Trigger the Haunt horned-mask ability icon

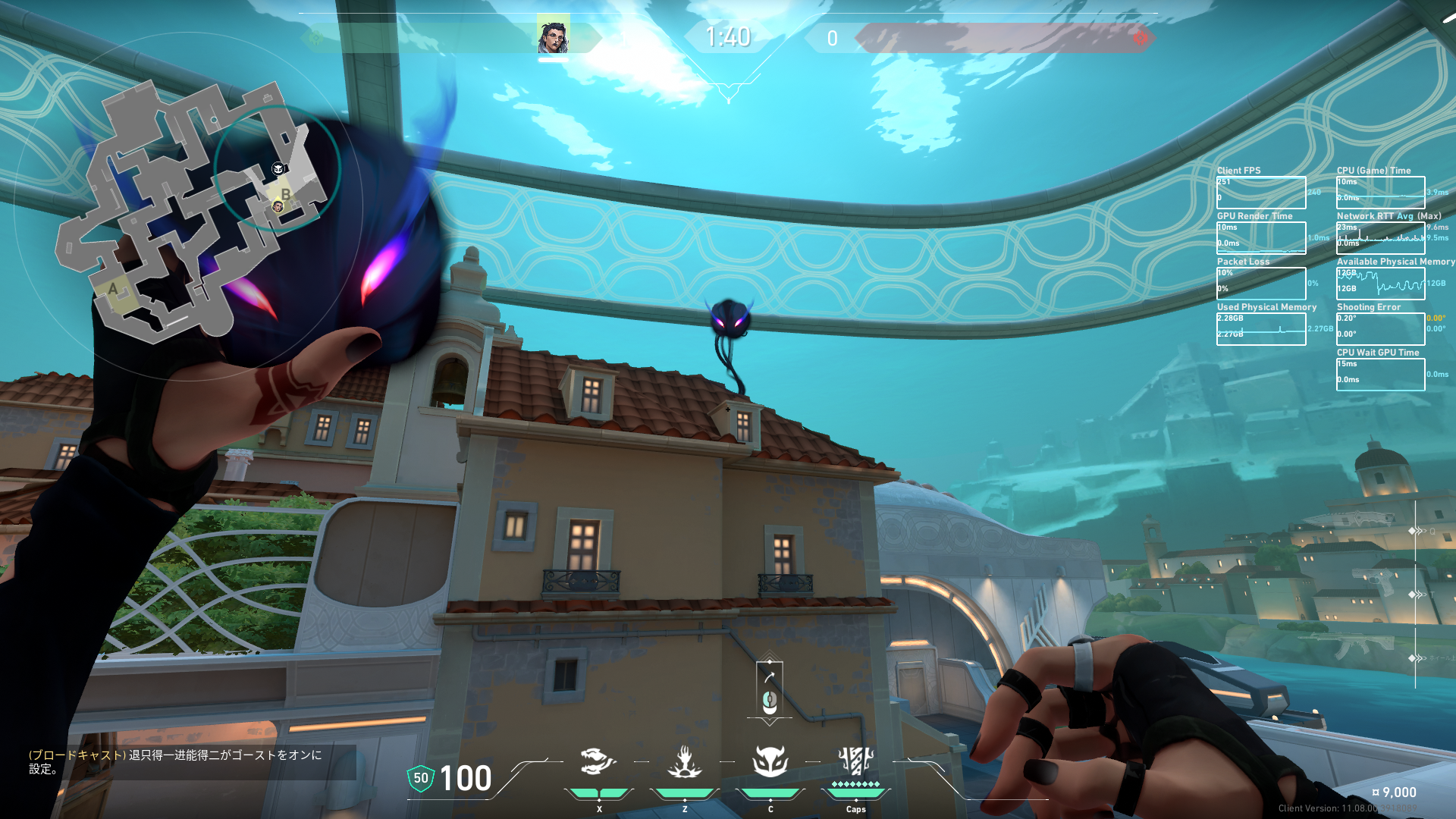coord(770,761)
